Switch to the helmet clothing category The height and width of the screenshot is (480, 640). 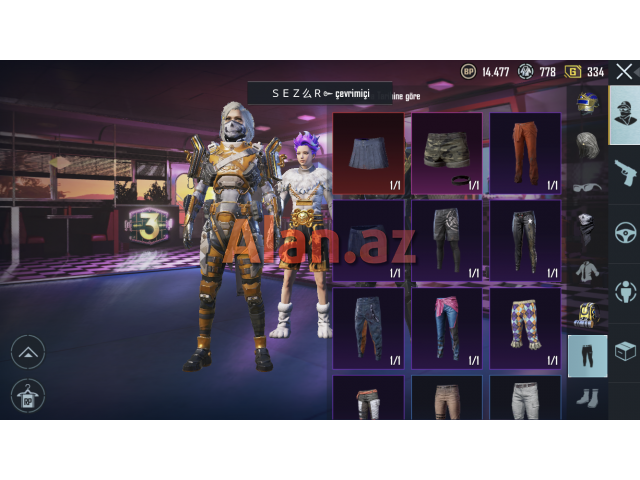(586, 102)
